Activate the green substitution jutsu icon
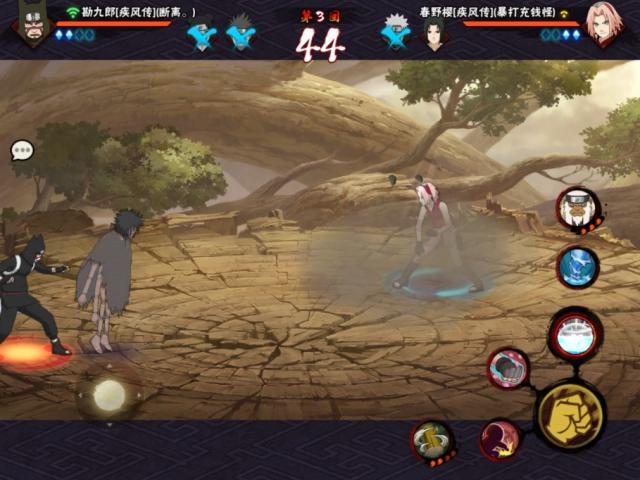This screenshot has height=480, width=640. pos(432,440)
